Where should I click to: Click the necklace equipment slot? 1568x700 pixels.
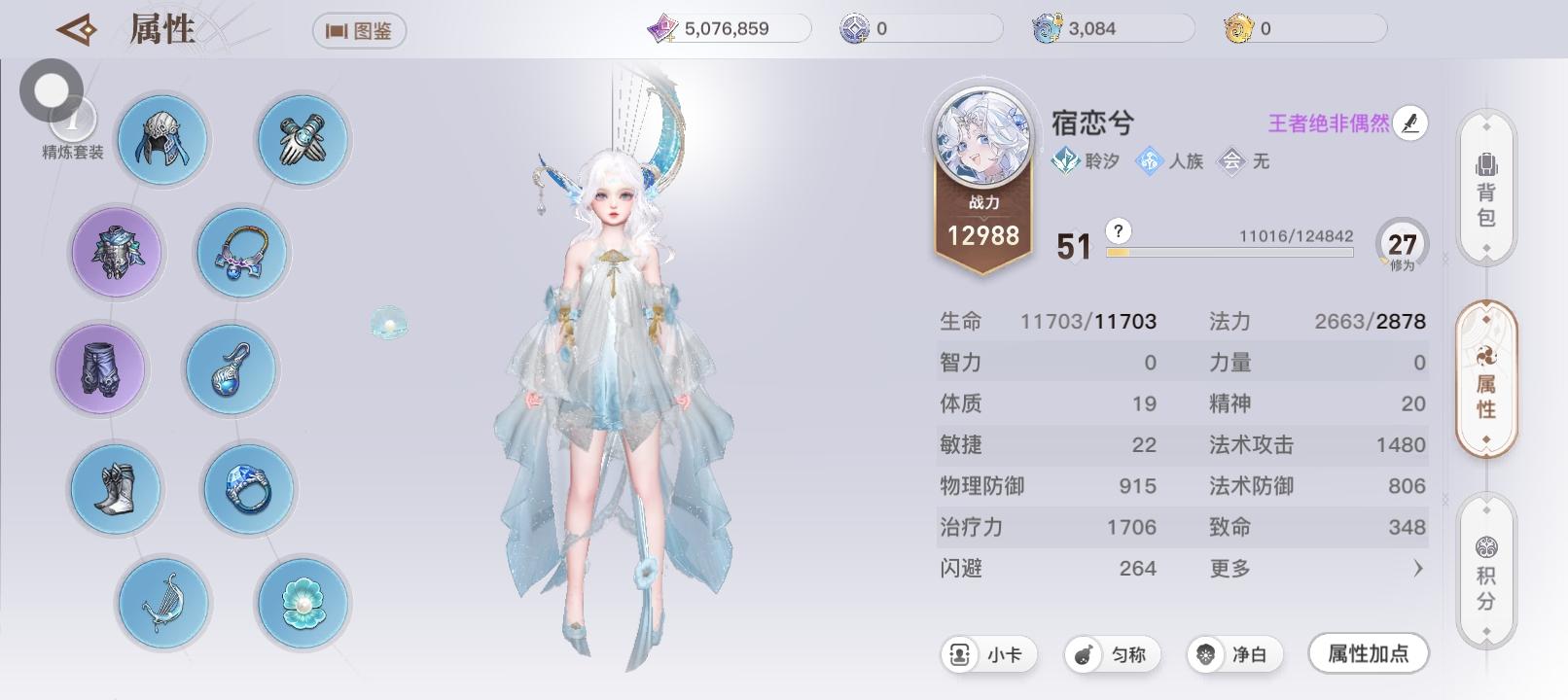(239, 252)
